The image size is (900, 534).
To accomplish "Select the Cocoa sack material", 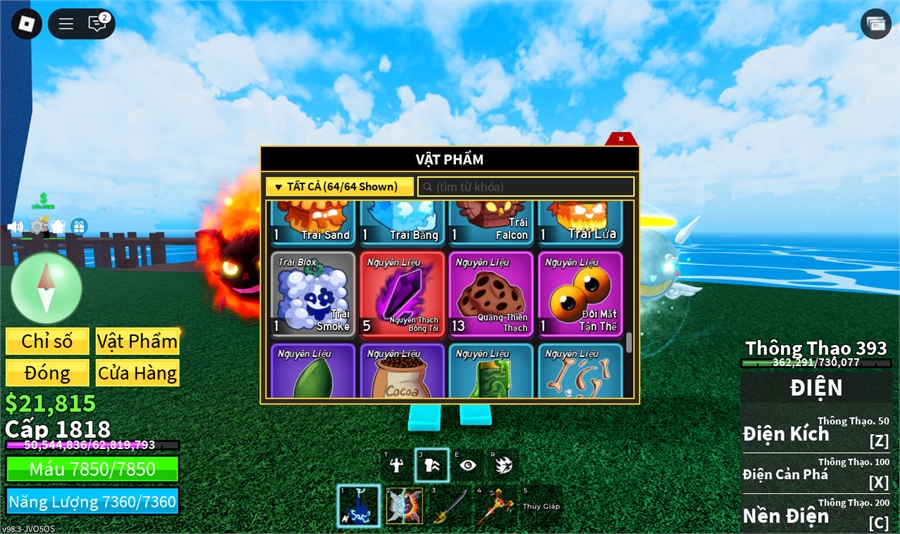I will tap(402, 372).
